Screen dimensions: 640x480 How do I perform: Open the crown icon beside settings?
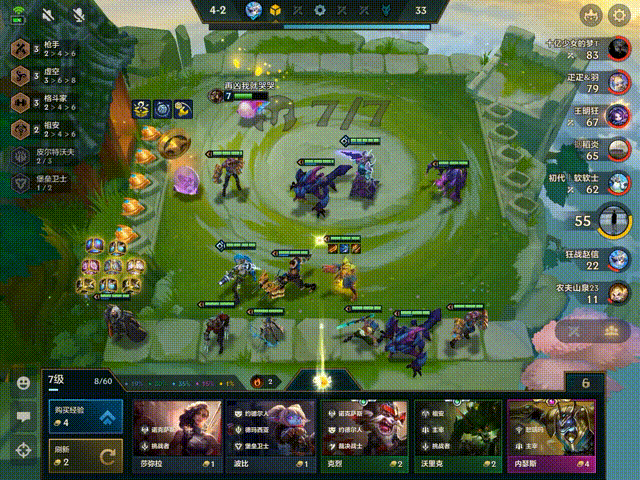tap(591, 14)
